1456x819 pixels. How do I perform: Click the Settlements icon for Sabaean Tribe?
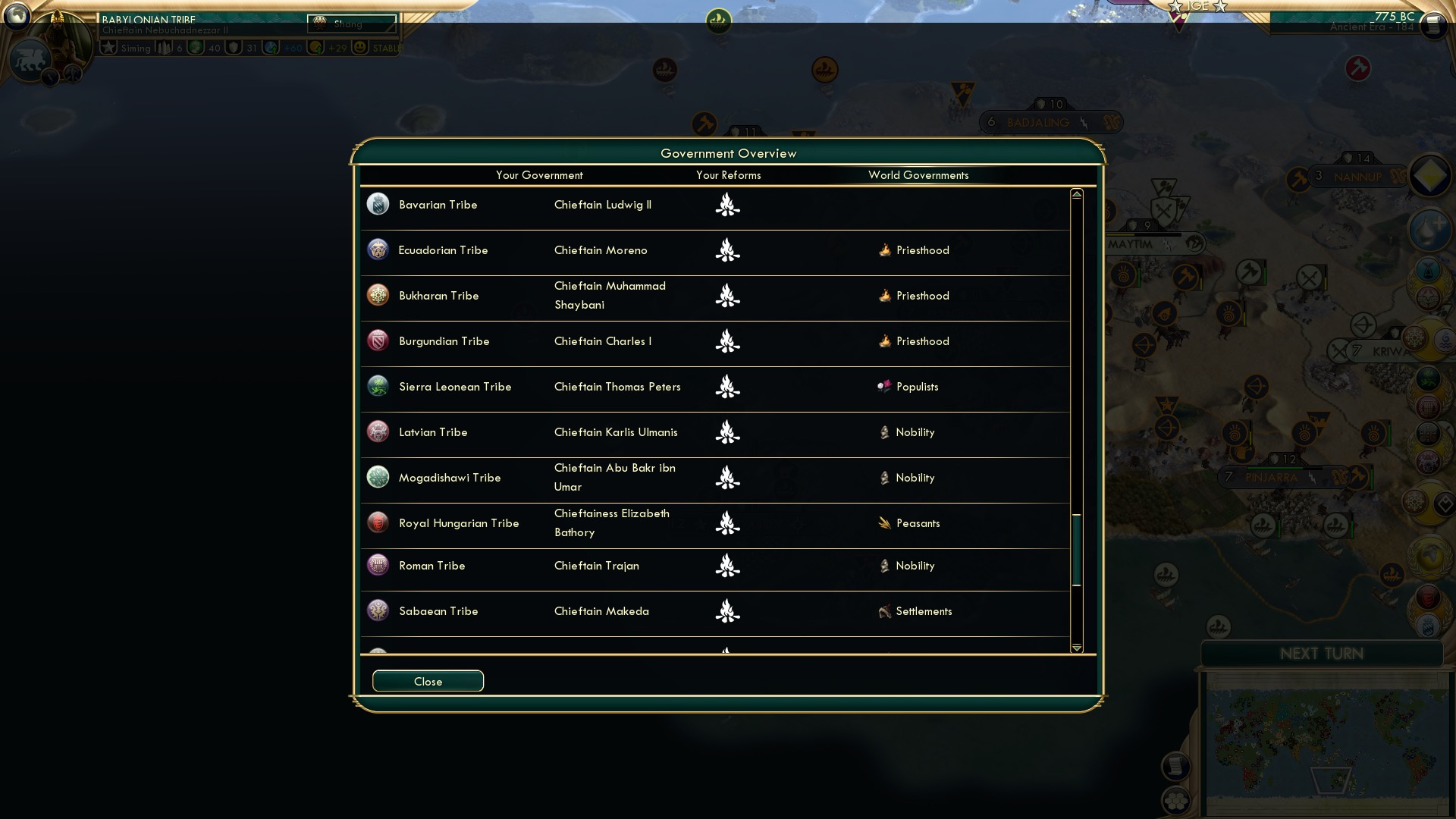[x=885, y=611]
